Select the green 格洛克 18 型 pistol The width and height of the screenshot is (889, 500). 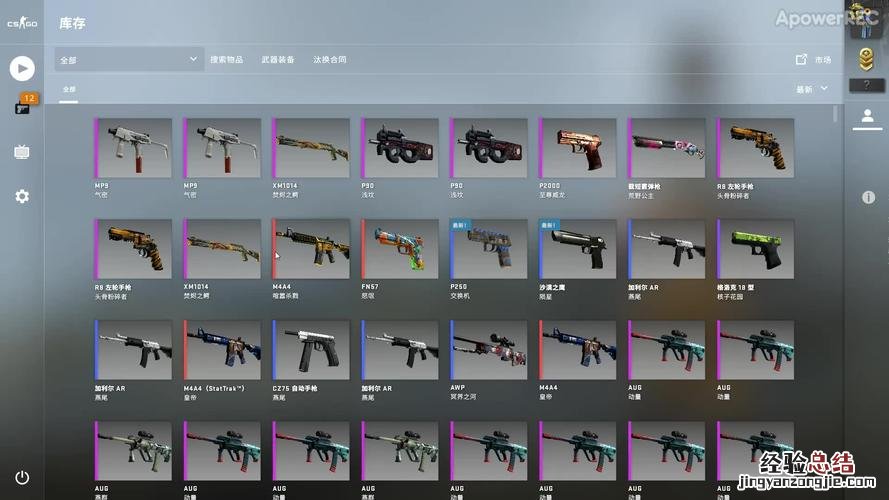click(756, 249)
